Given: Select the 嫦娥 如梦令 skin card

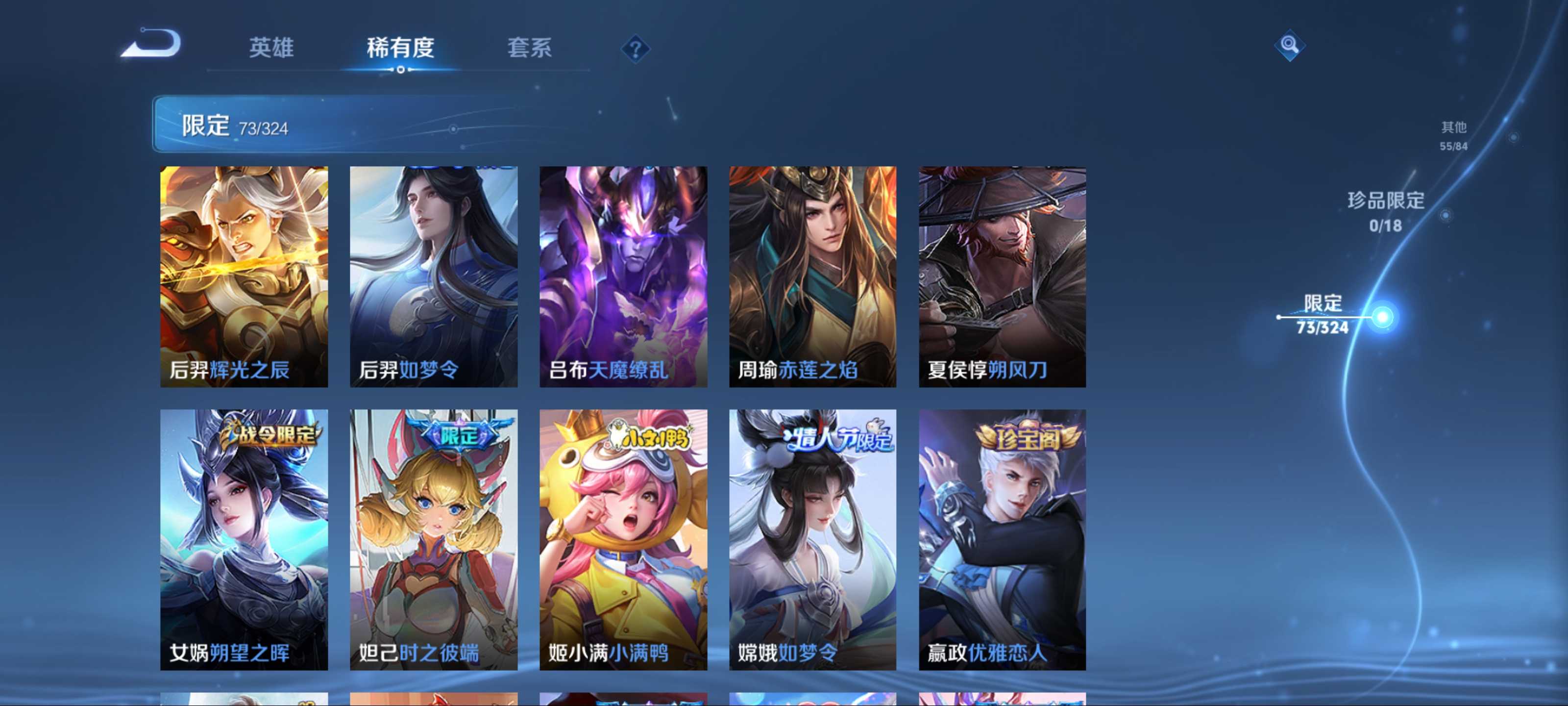Looking at the screenshot, I should 812,539.
